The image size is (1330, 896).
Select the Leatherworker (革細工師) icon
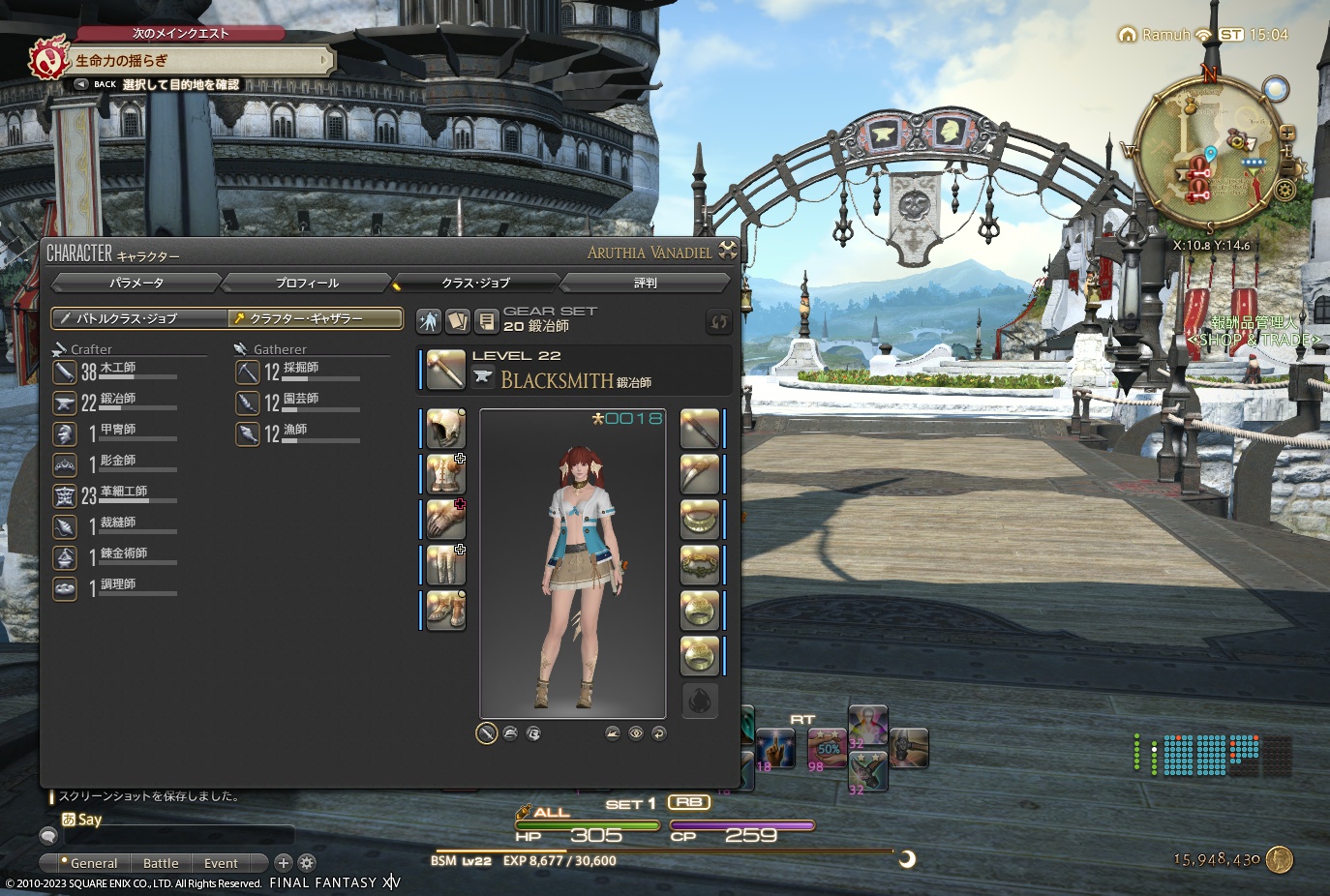point(64,494)
